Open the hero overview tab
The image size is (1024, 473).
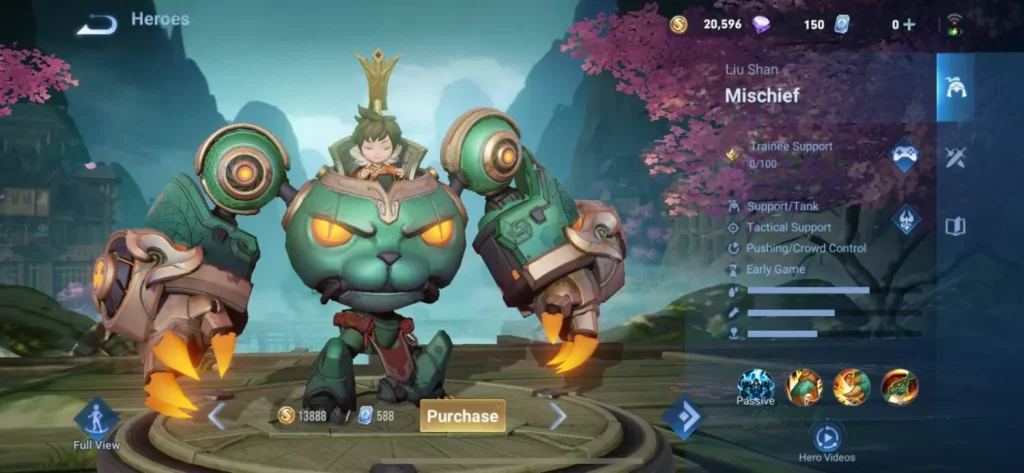[x=955, y=87]
